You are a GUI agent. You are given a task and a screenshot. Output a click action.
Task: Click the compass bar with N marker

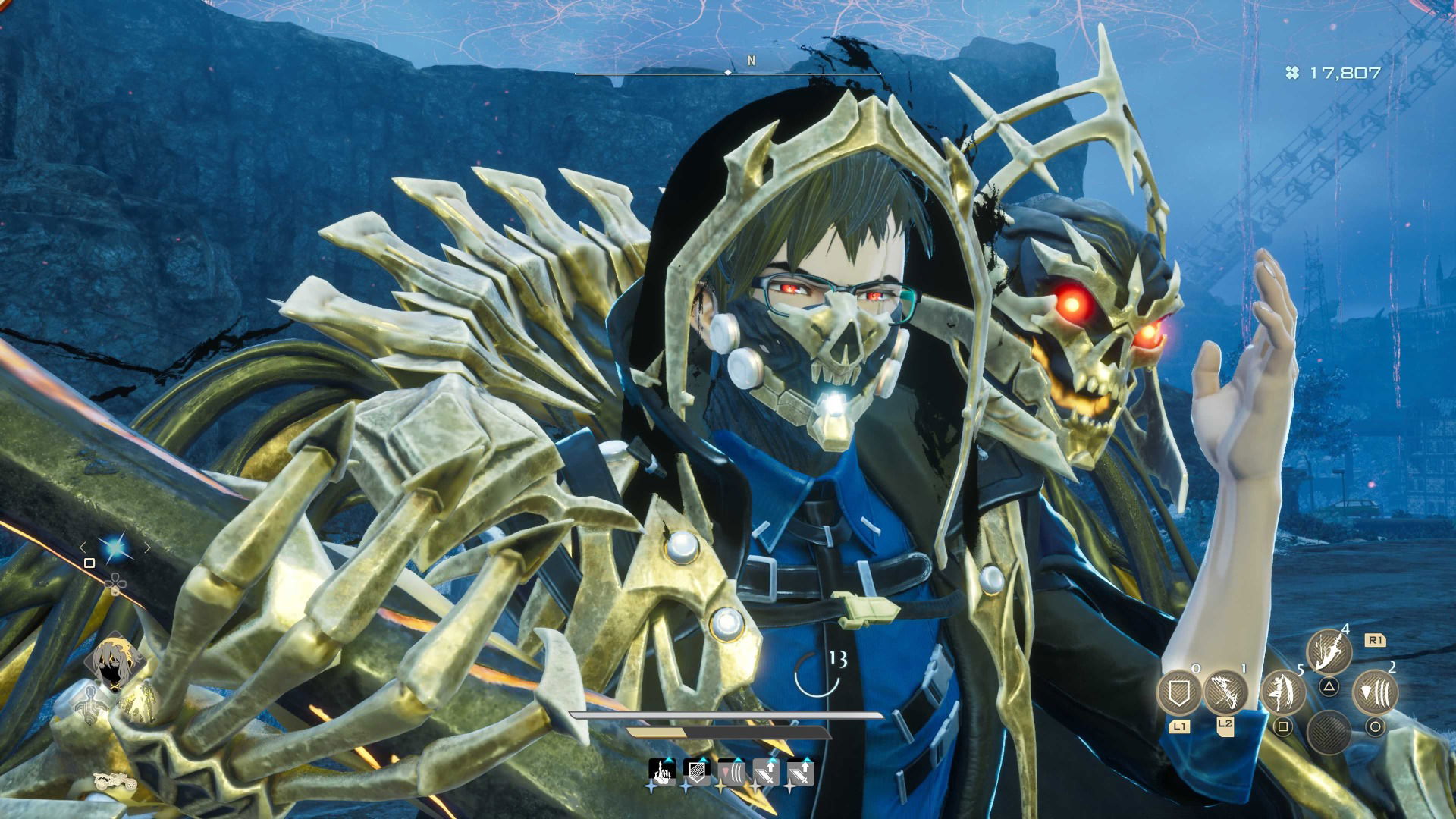tap(728, 72)
